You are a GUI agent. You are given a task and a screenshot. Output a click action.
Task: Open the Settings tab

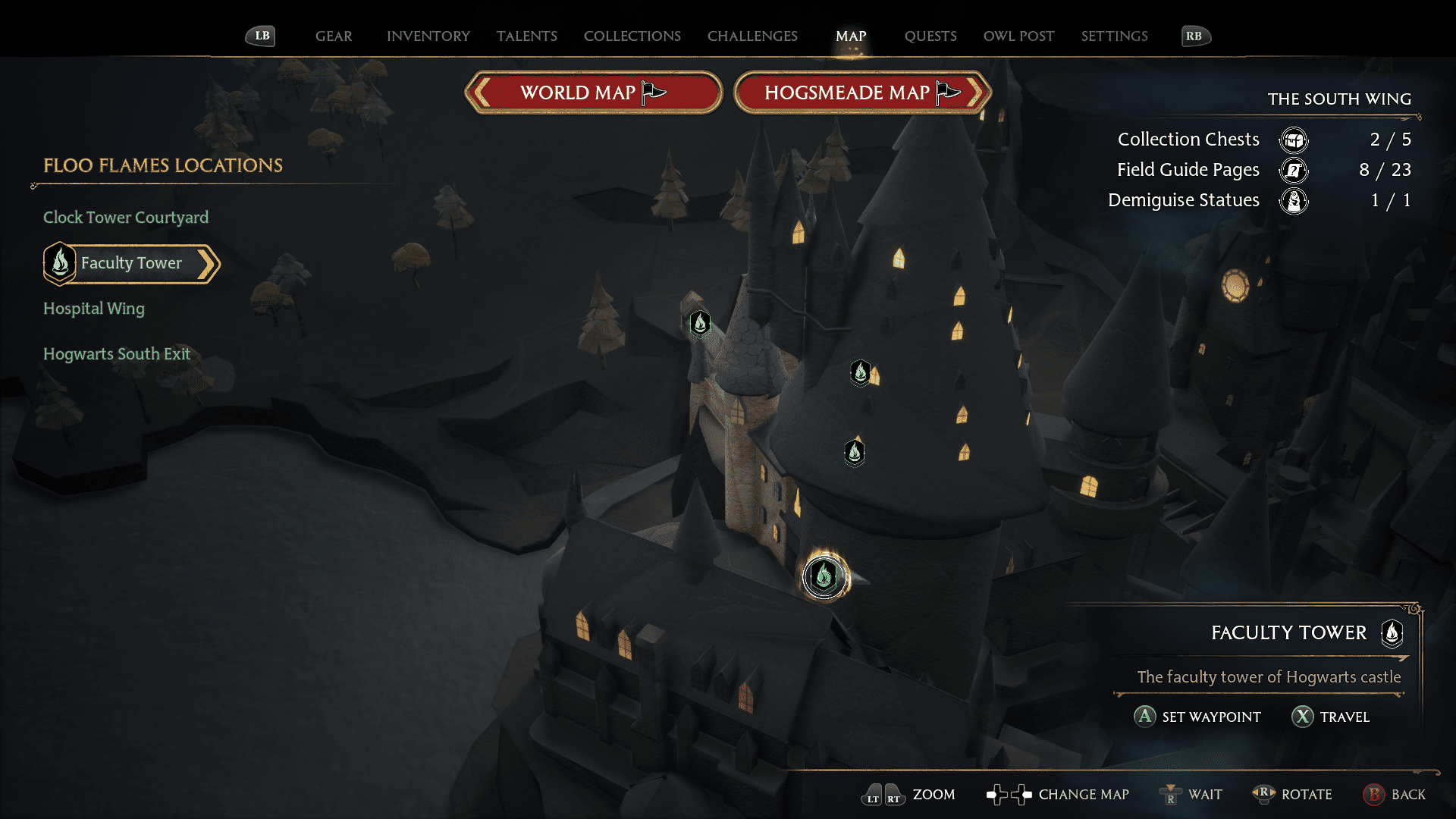1114,36
